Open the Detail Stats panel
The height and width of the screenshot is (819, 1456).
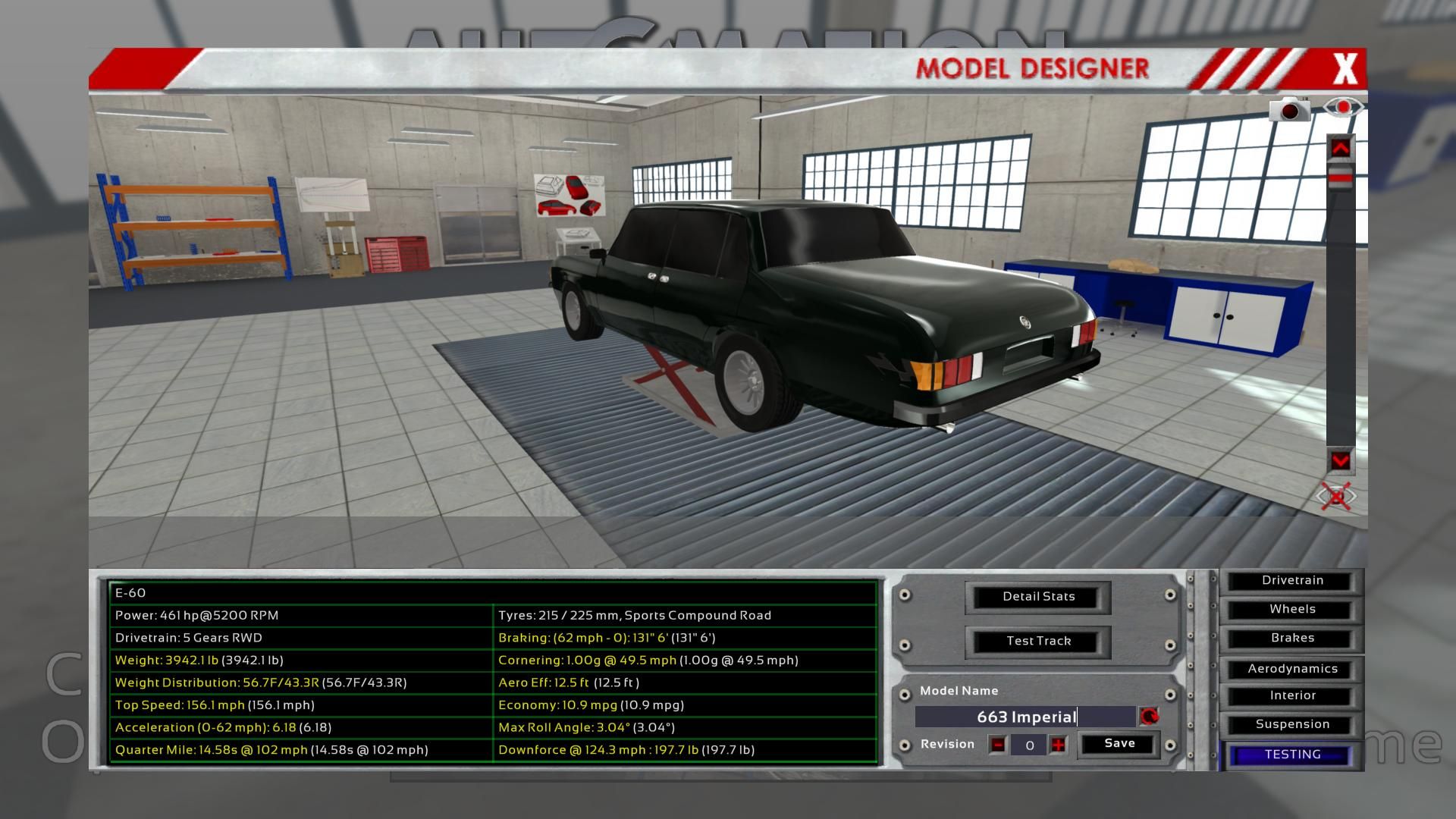tap(1038, 597)
